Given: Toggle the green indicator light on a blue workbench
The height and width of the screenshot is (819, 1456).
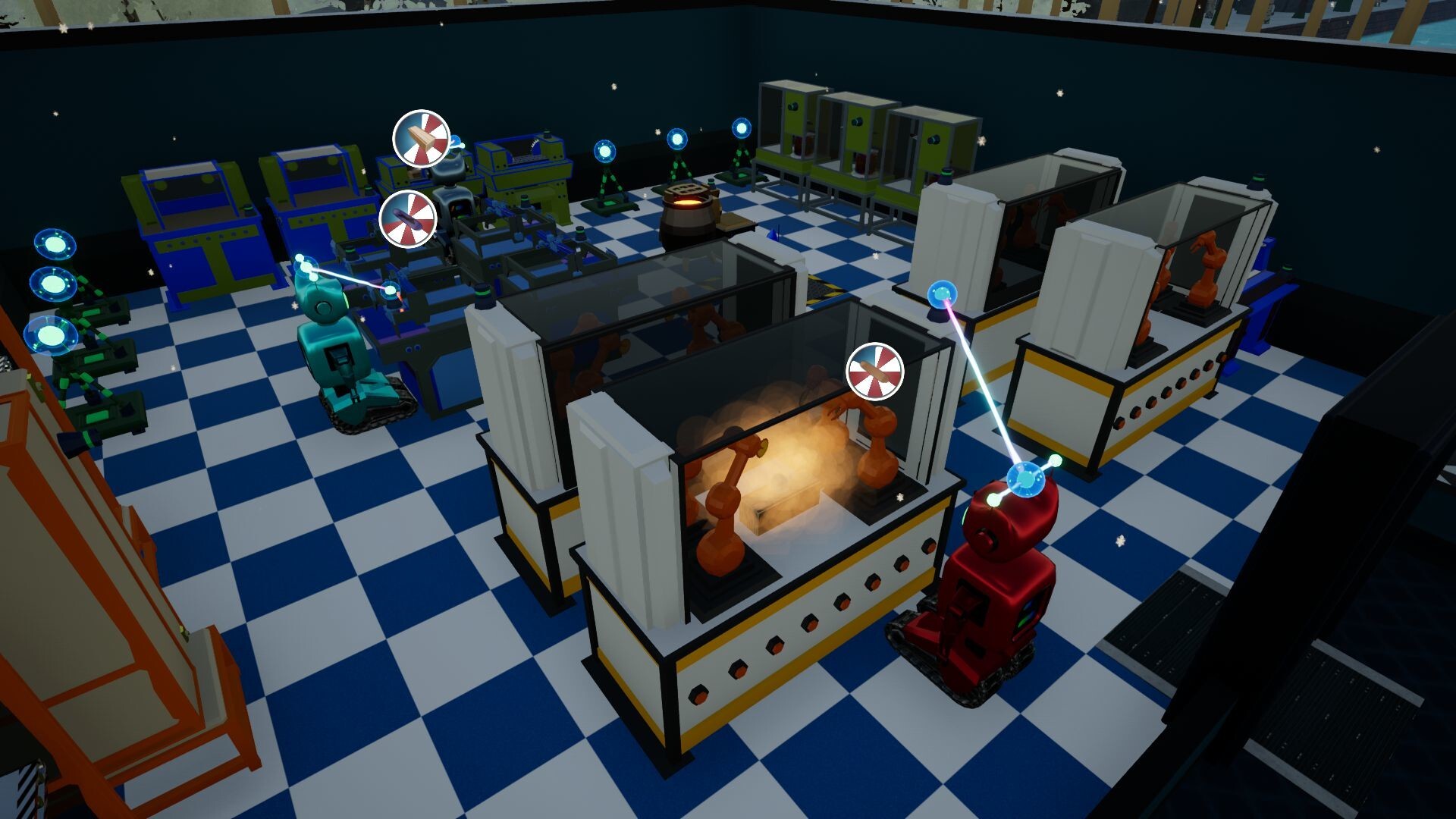Looking at the screenshot, I should click(247, 209).
